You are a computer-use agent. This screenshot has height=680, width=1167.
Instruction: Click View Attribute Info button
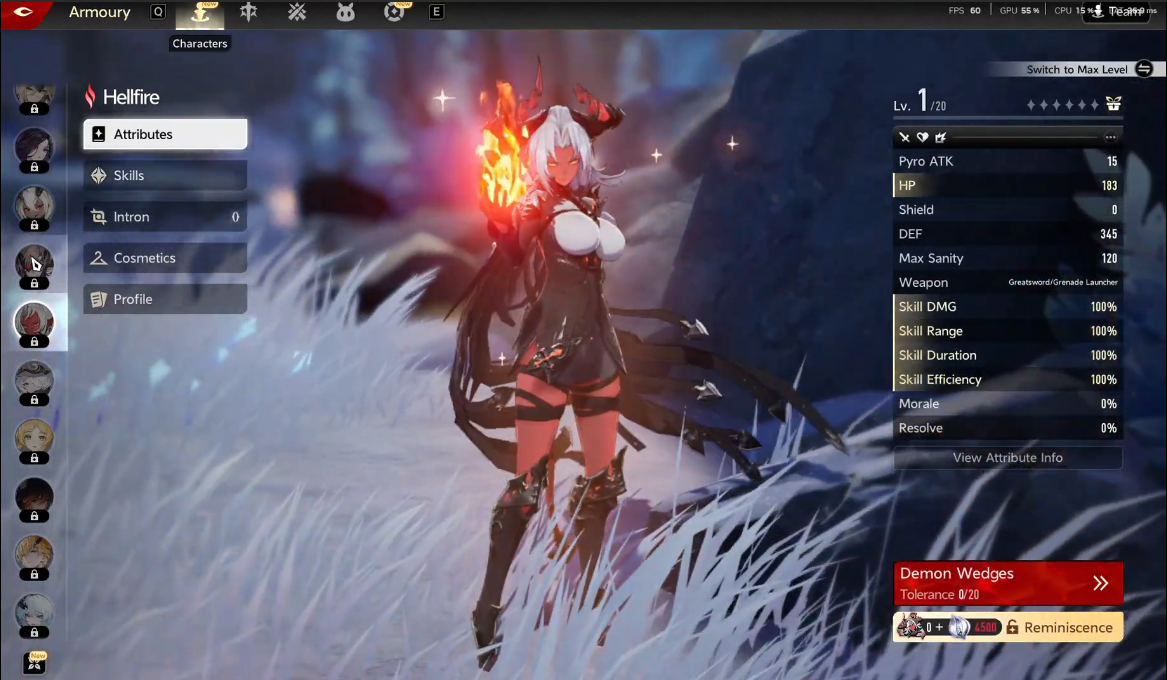tap(1008, 458)
